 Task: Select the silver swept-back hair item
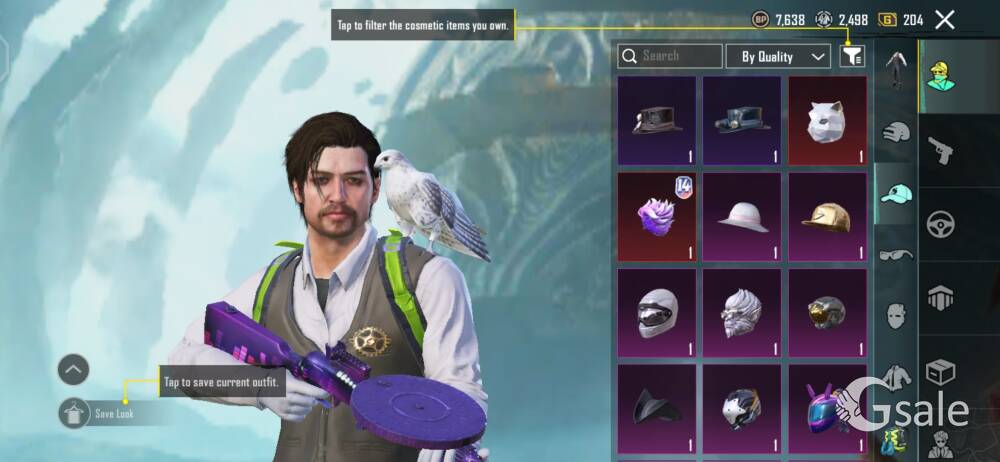742,311
